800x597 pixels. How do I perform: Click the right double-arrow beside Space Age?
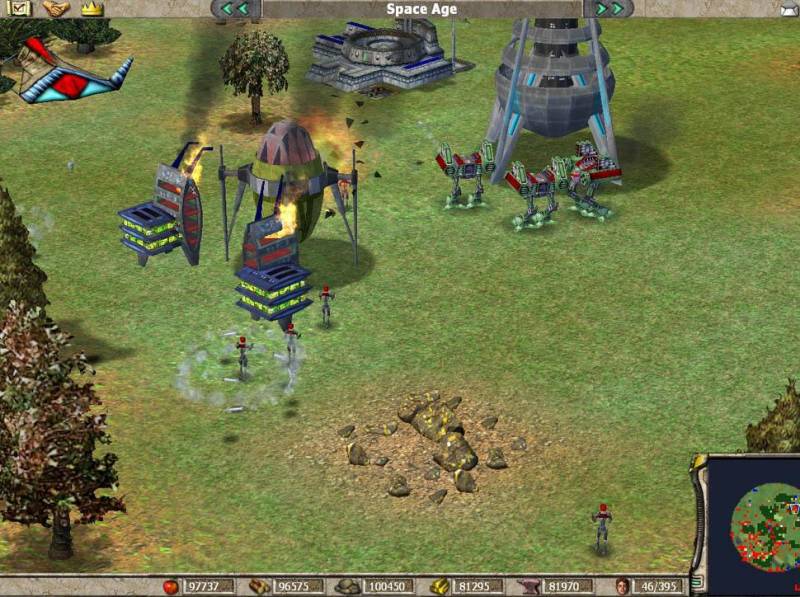tap(608, 9)
